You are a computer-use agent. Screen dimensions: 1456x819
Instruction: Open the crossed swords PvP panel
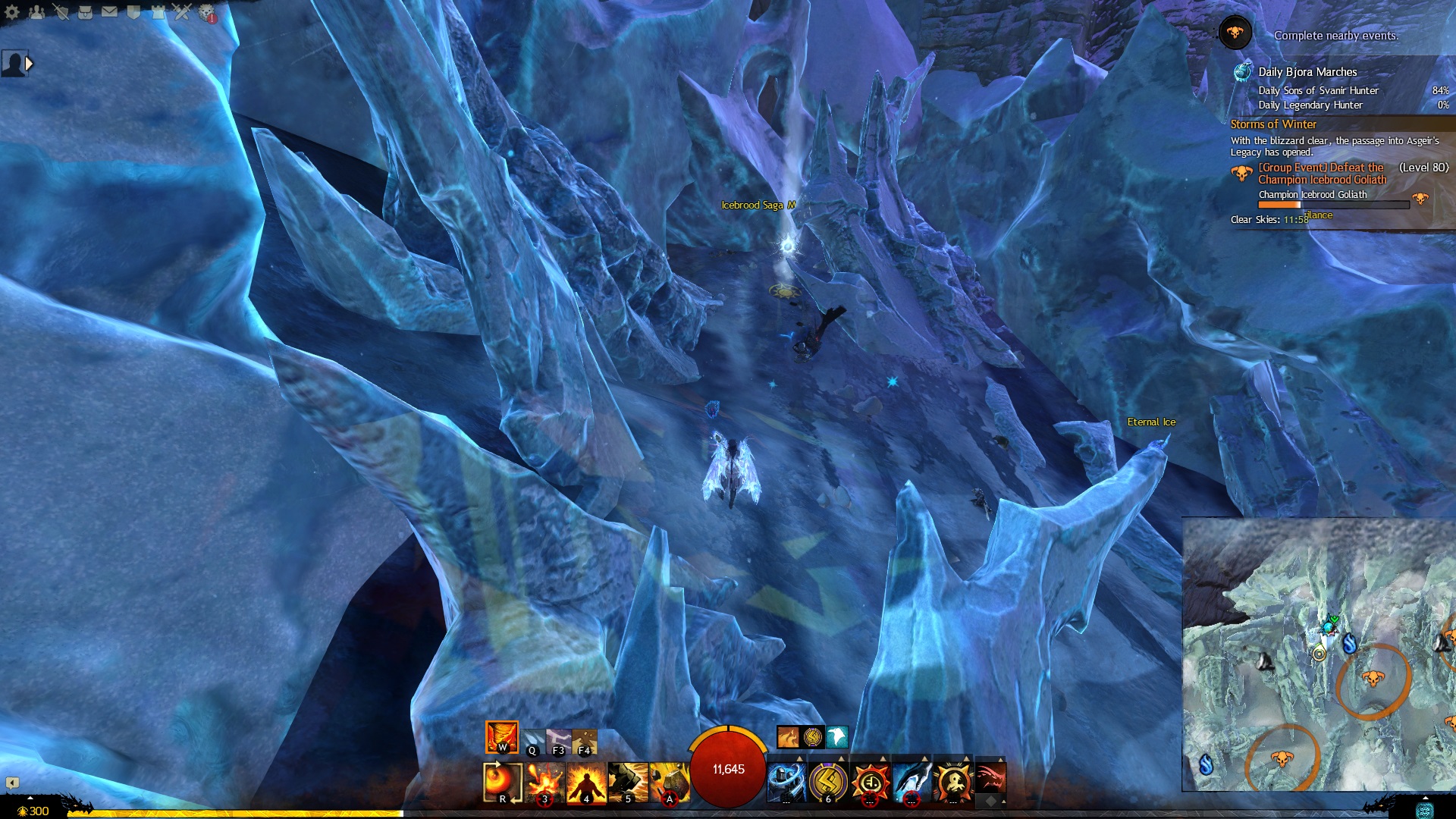[x=182, y=12]
